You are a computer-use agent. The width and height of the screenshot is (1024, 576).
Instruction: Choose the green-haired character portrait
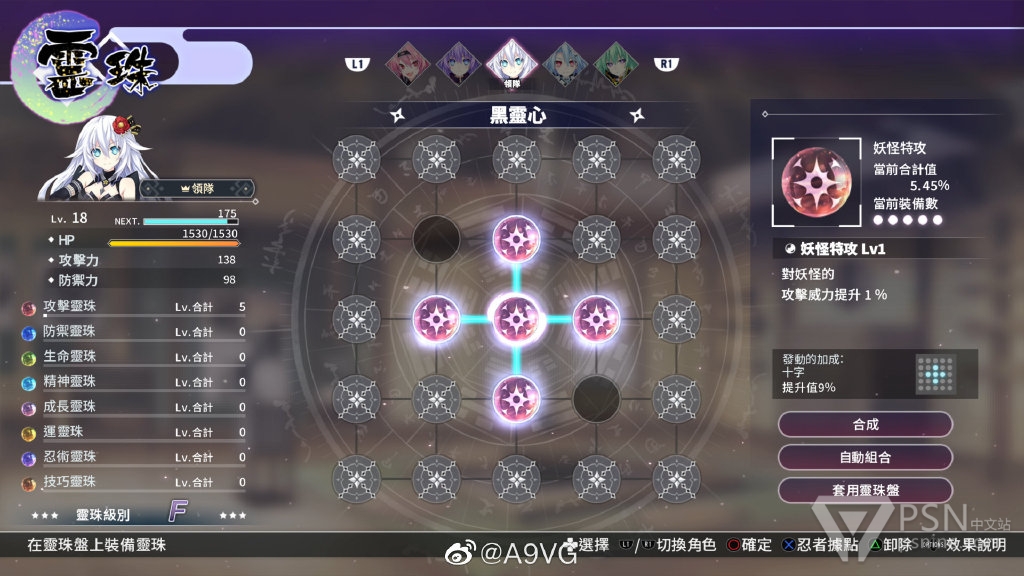616,64
